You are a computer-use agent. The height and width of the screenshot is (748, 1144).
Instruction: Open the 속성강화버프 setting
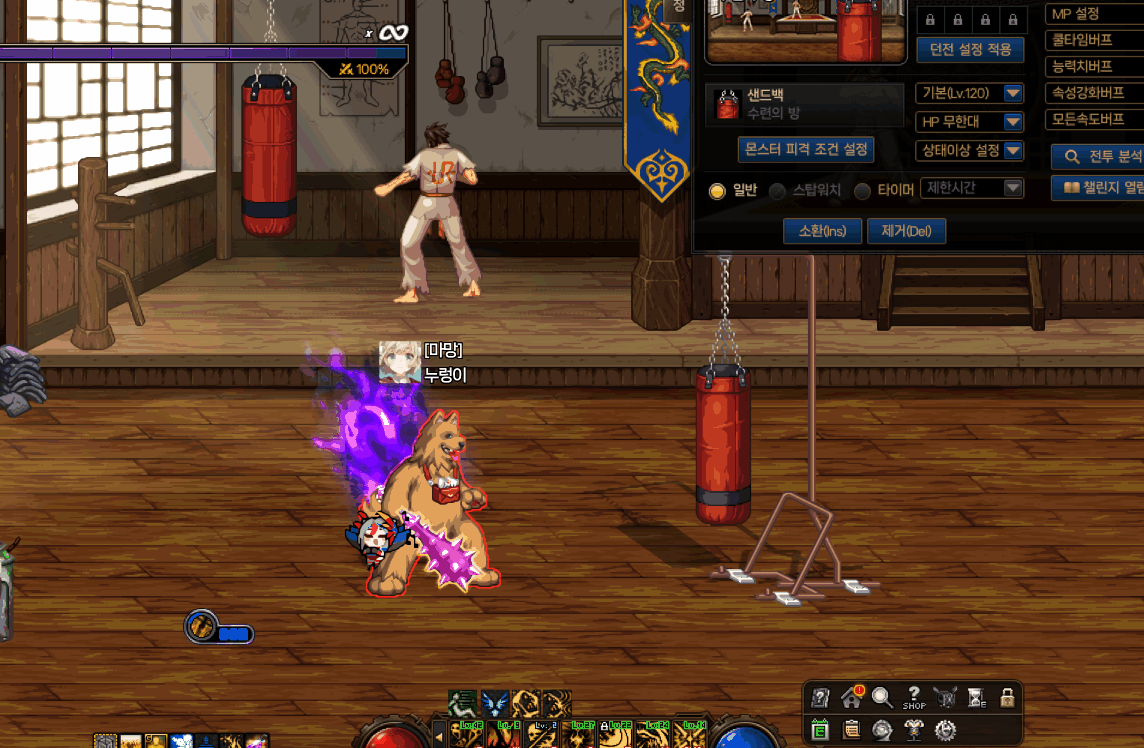click(x=1094, y=93)
